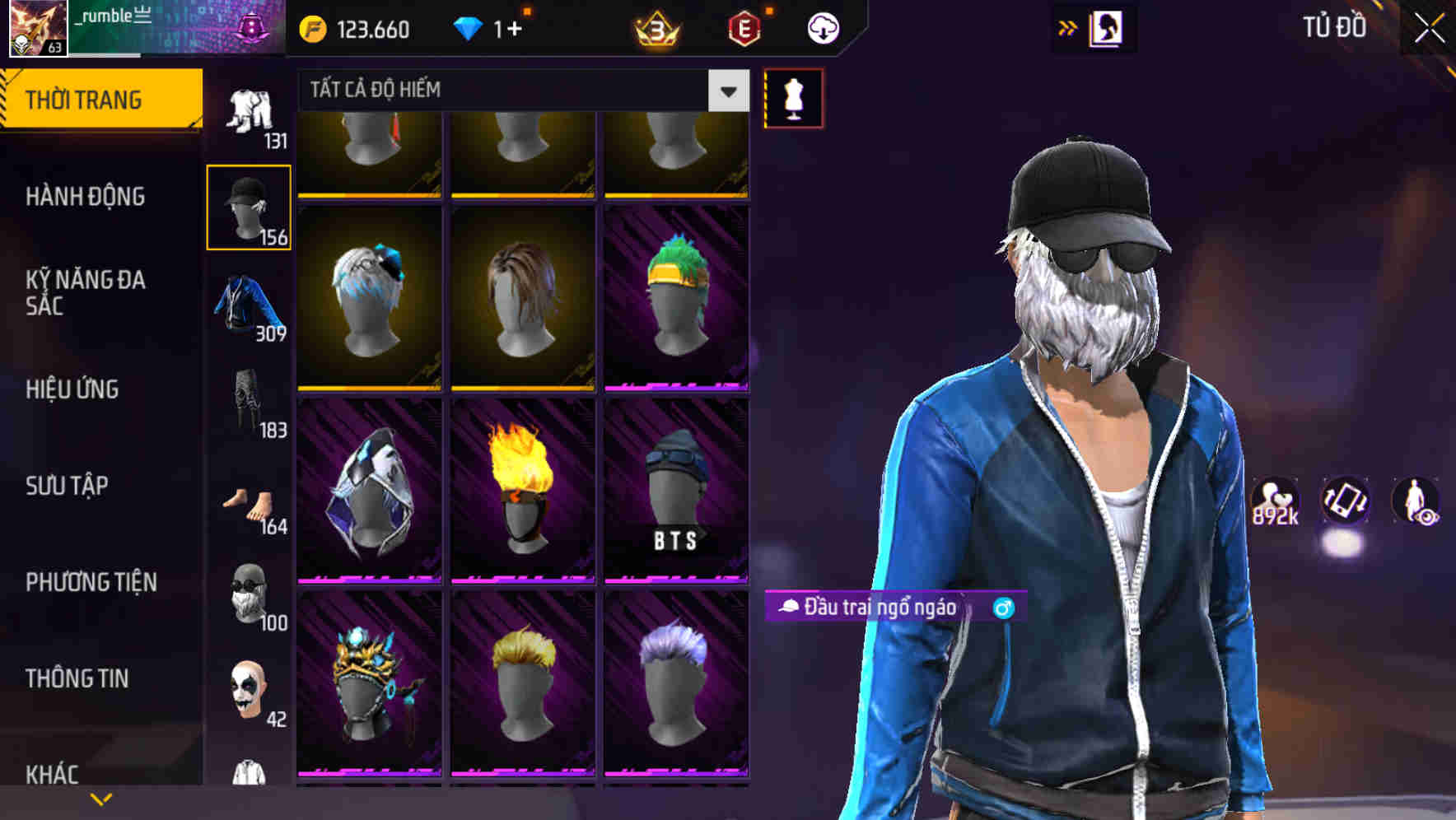1456x820 pixels.
Task: Expand the sidebar with the bottom chevron
Action: point(101,797)
